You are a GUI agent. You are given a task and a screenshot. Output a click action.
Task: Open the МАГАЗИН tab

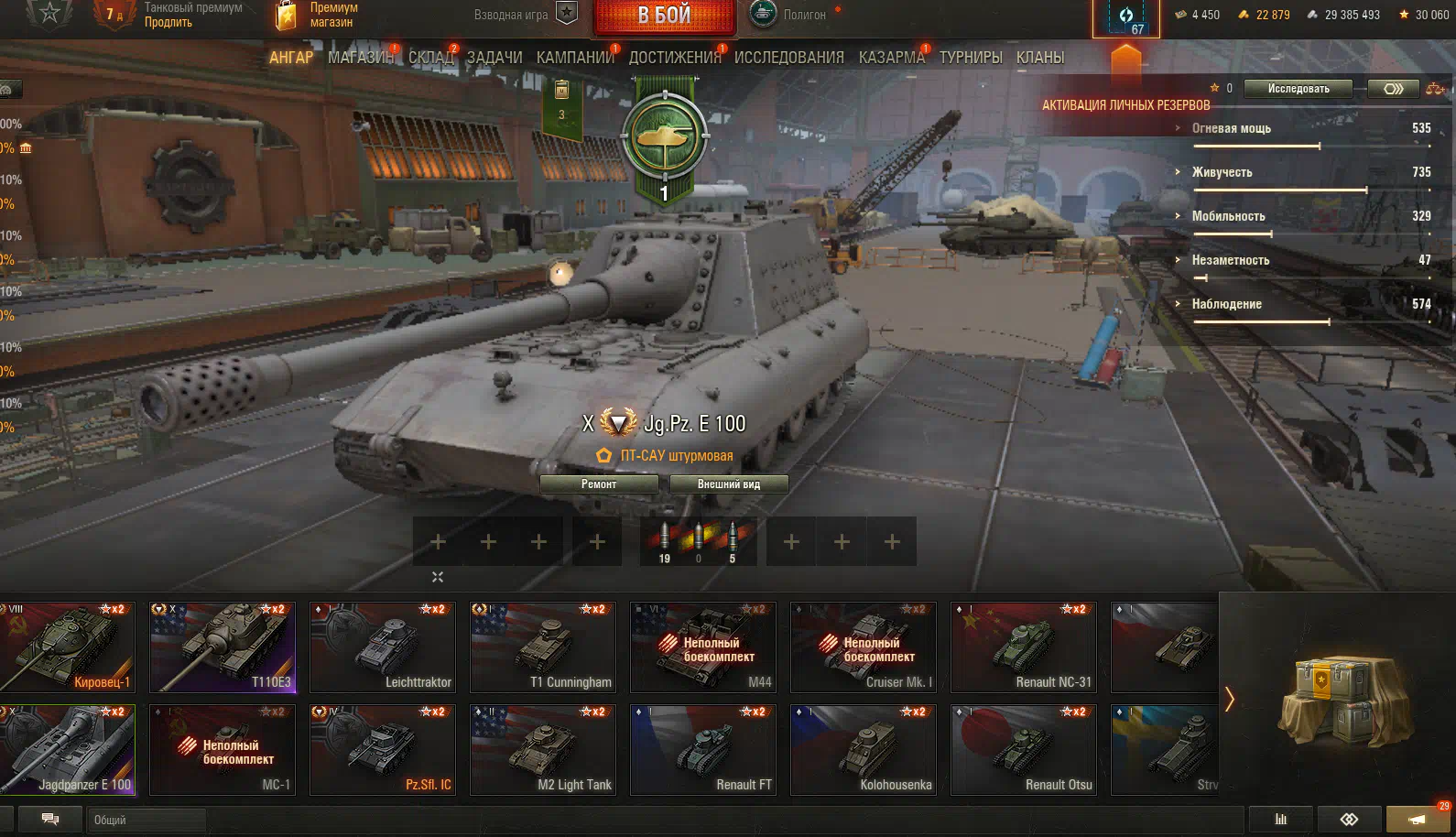click(x=360, y=58)
